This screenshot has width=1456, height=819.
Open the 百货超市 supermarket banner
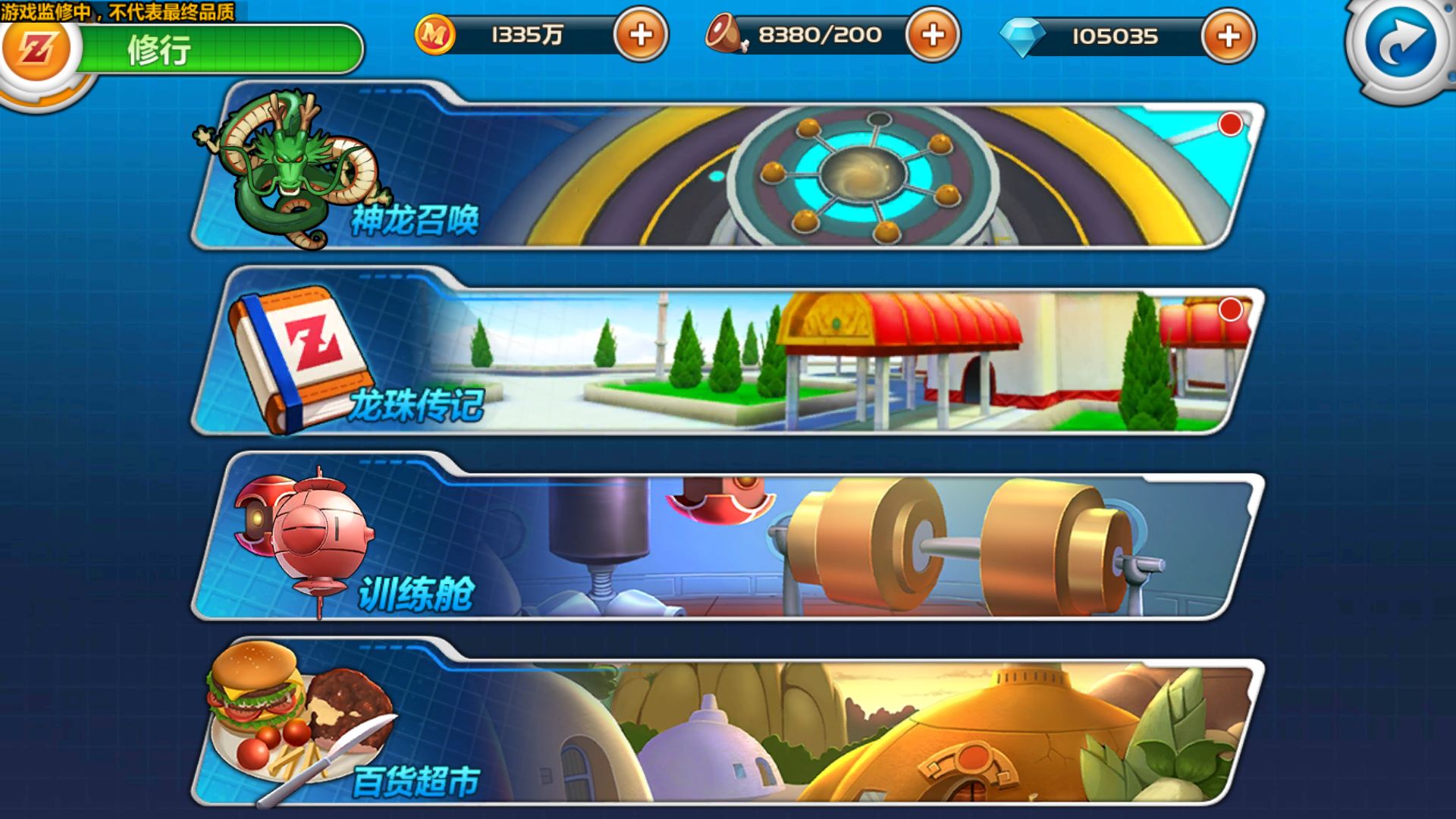728,728
